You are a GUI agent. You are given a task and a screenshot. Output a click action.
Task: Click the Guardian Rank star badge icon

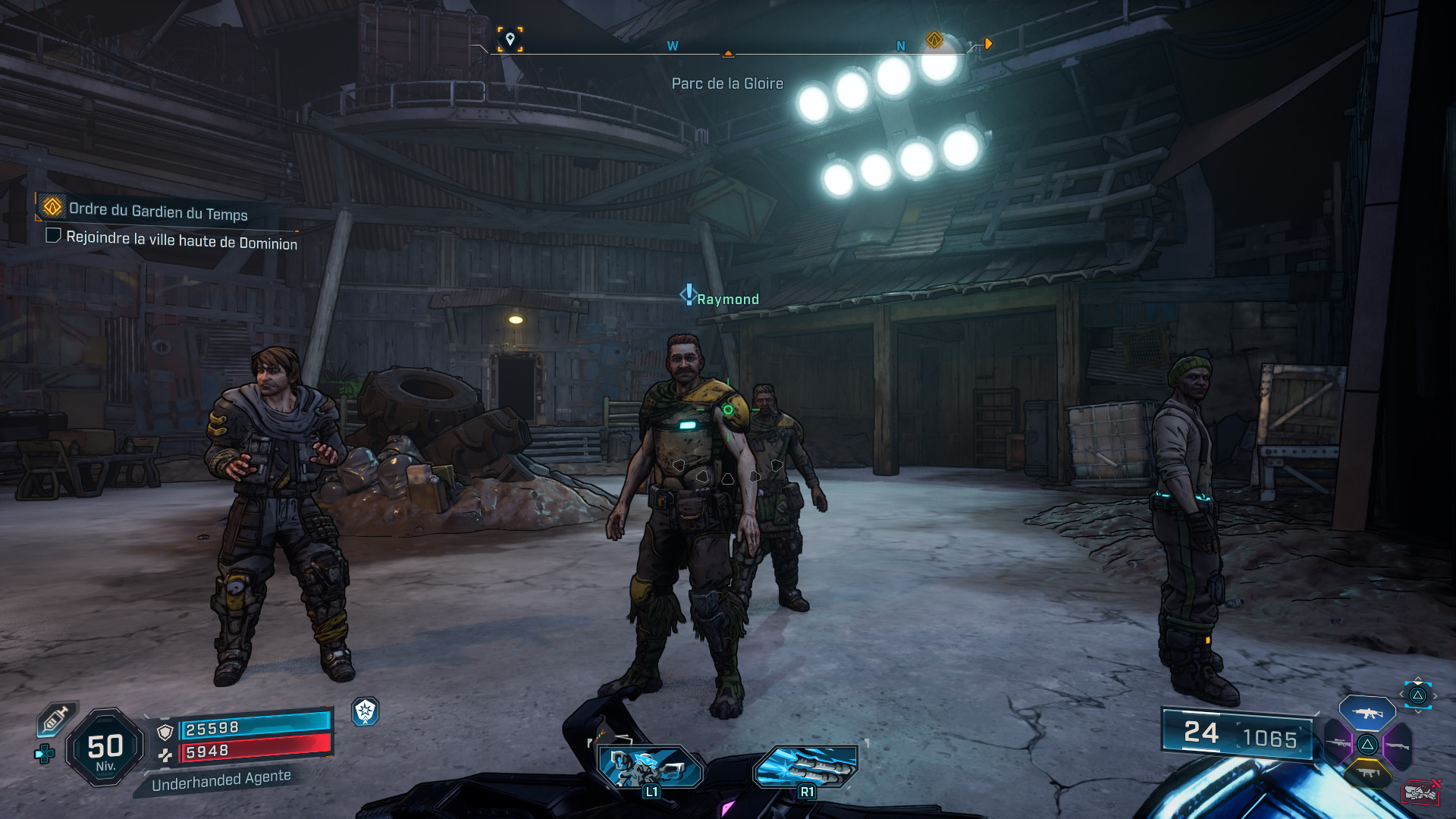coord(364,713)
